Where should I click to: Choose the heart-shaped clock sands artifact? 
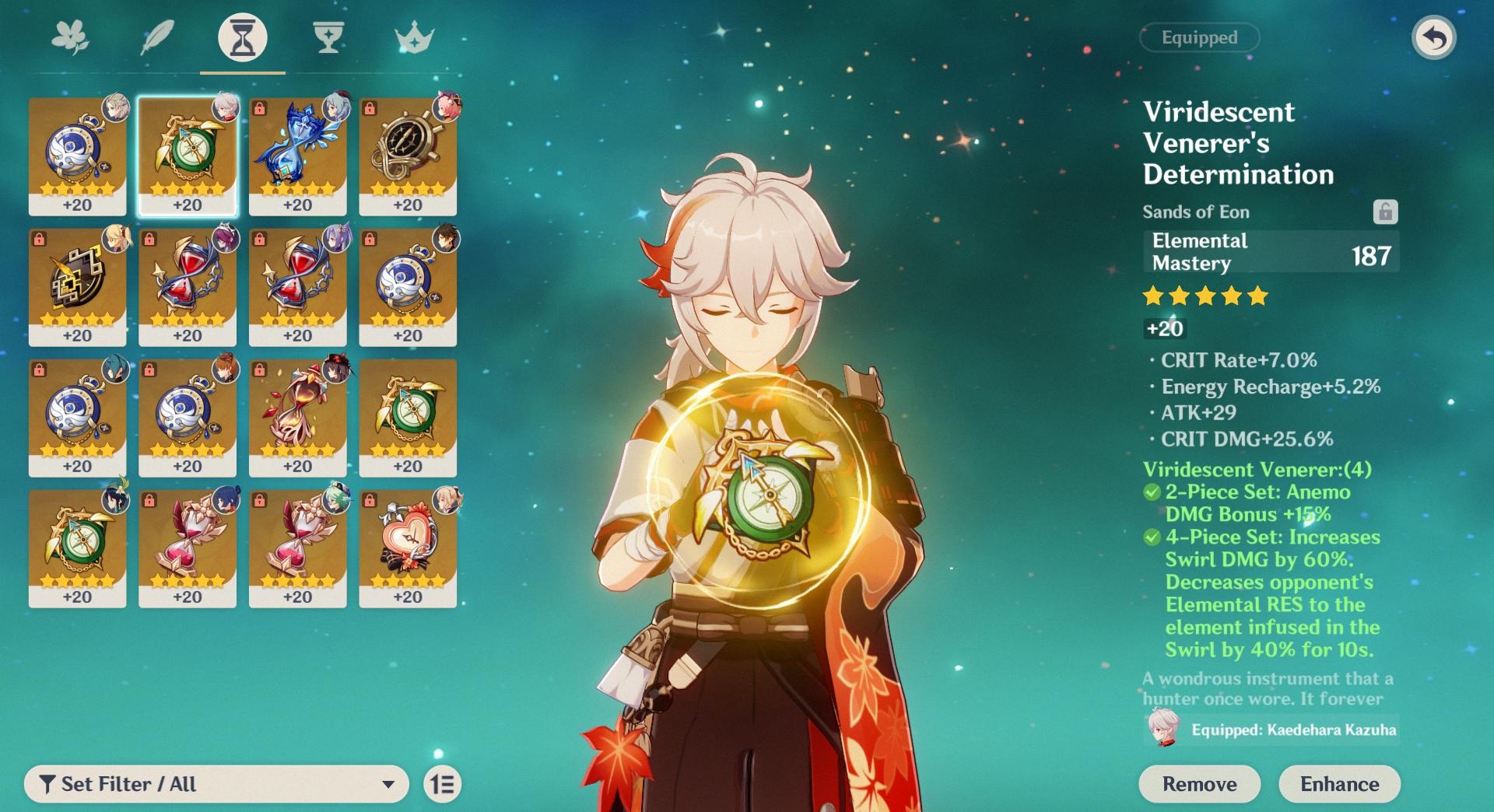coord(408,548)
